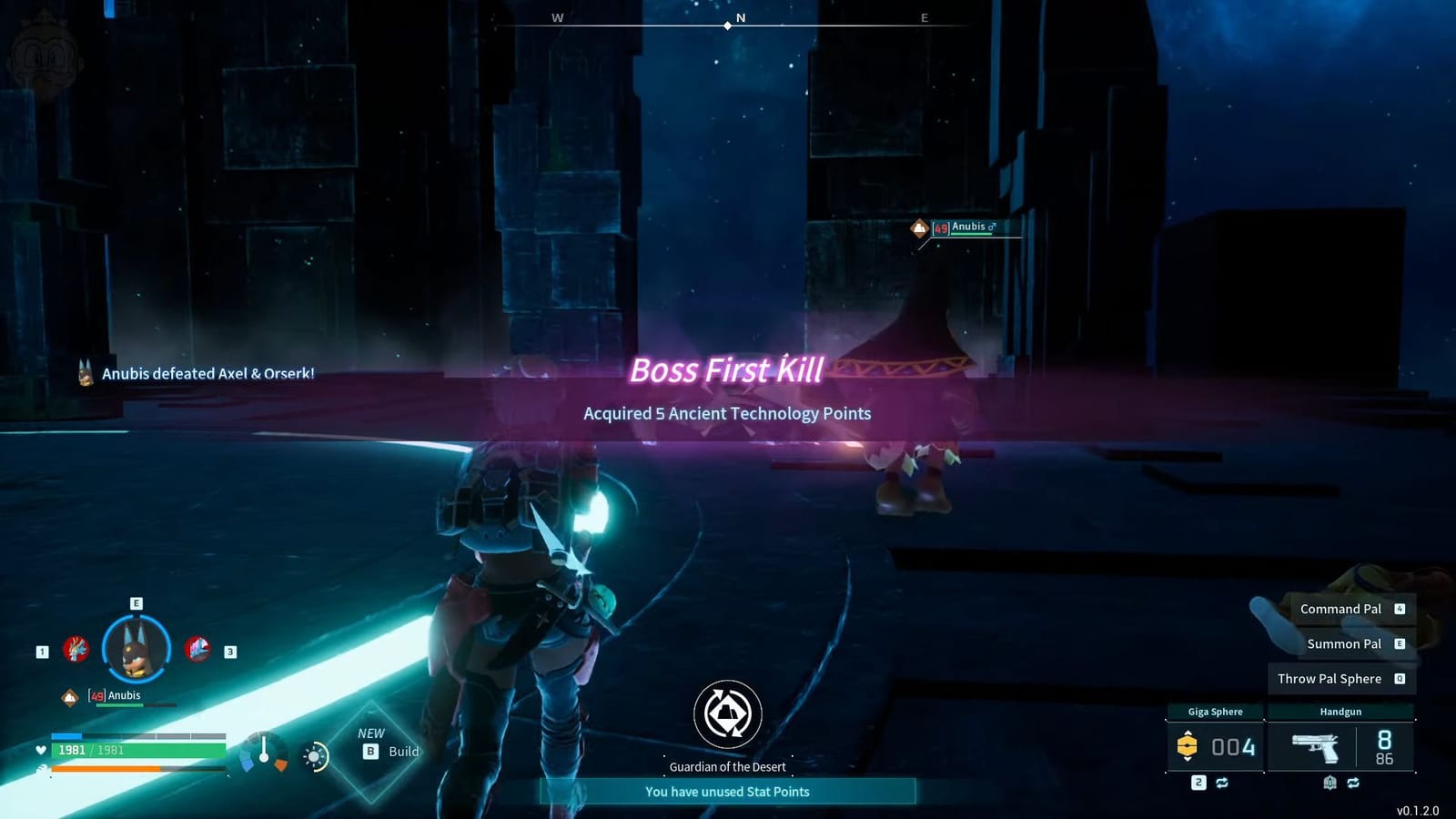Select the Handgun tab label

click(x=1340, y=712)
